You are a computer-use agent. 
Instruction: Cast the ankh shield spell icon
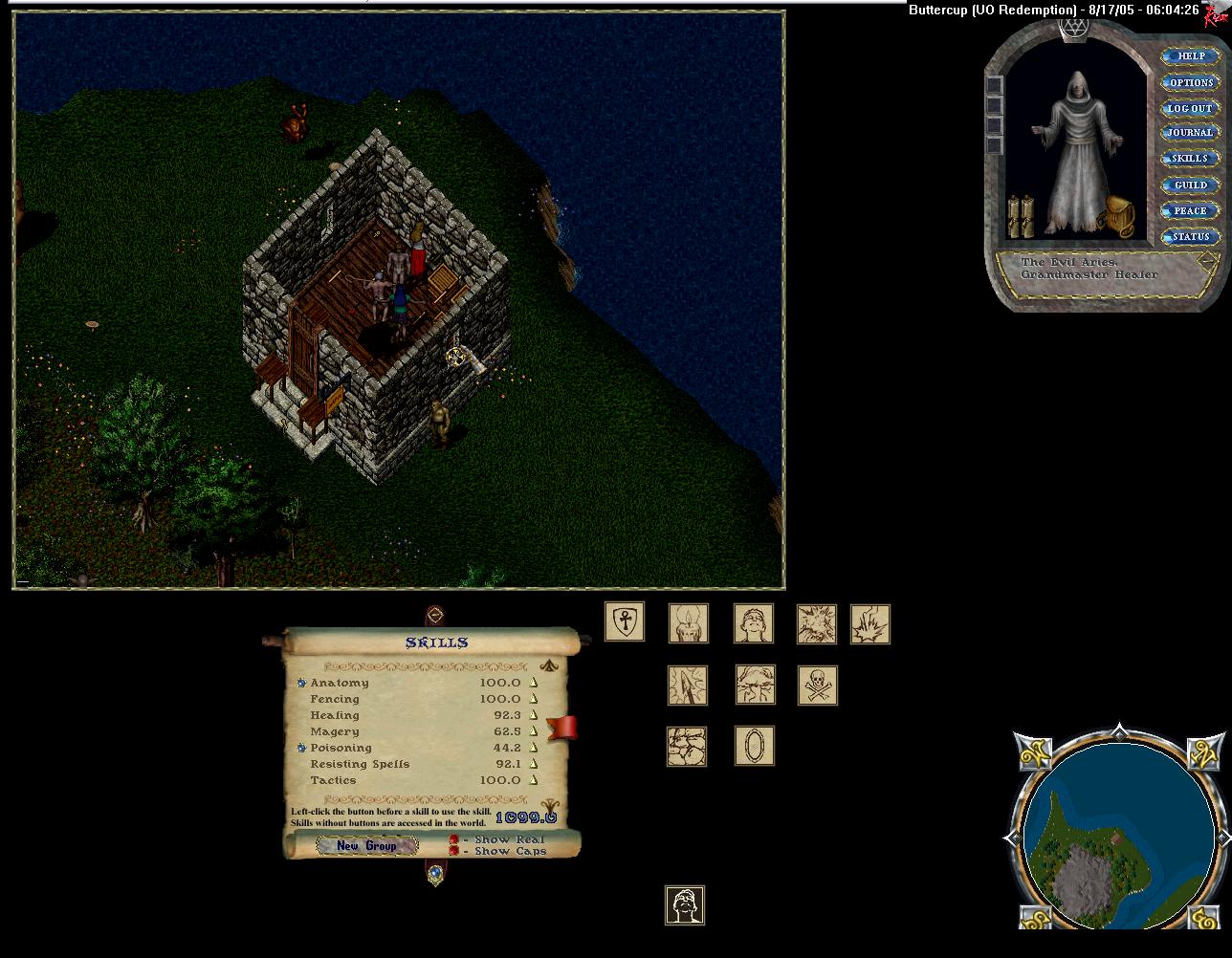(x=625, y=622)
